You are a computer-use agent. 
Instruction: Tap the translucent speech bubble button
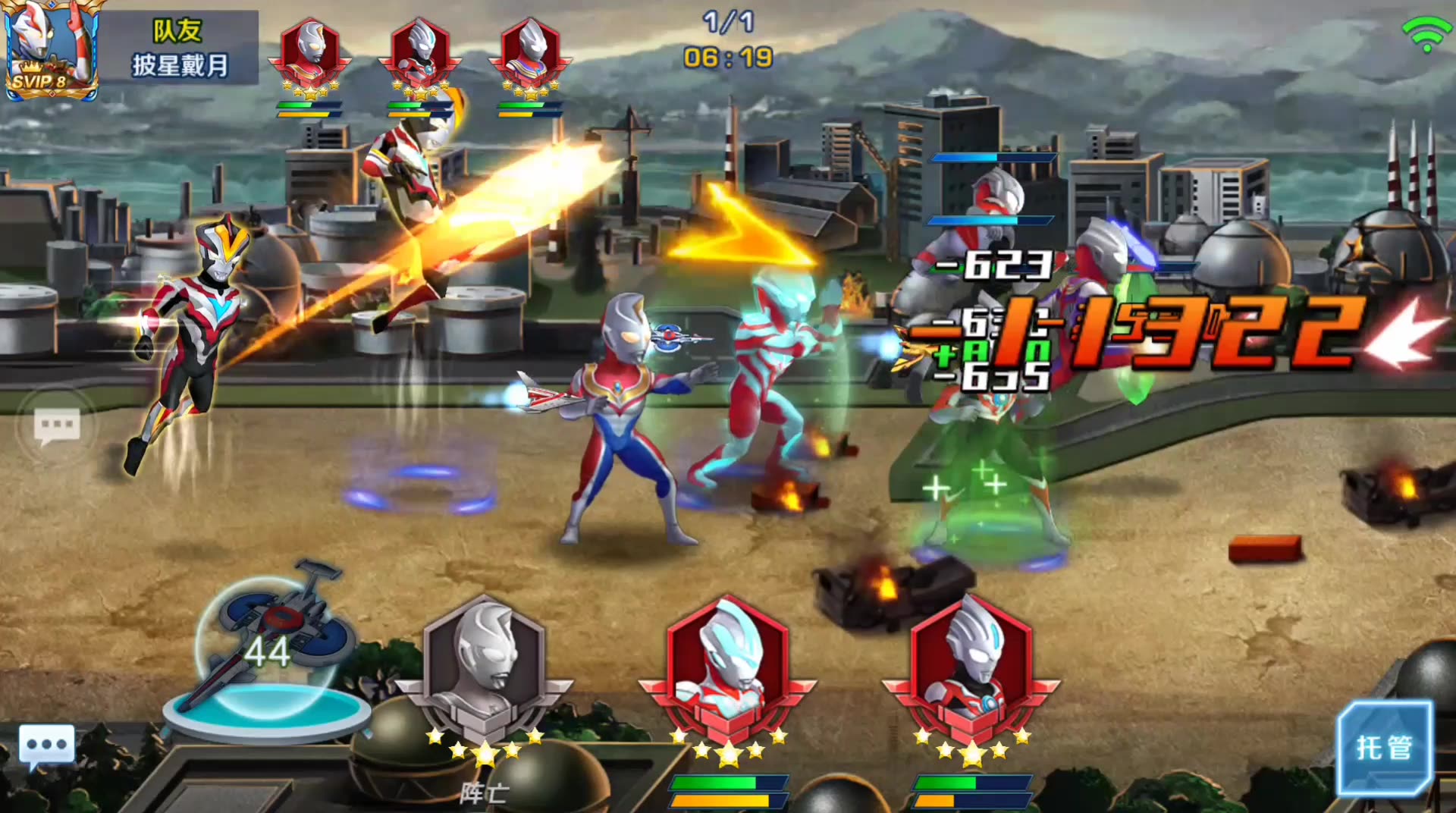(57, 427)
